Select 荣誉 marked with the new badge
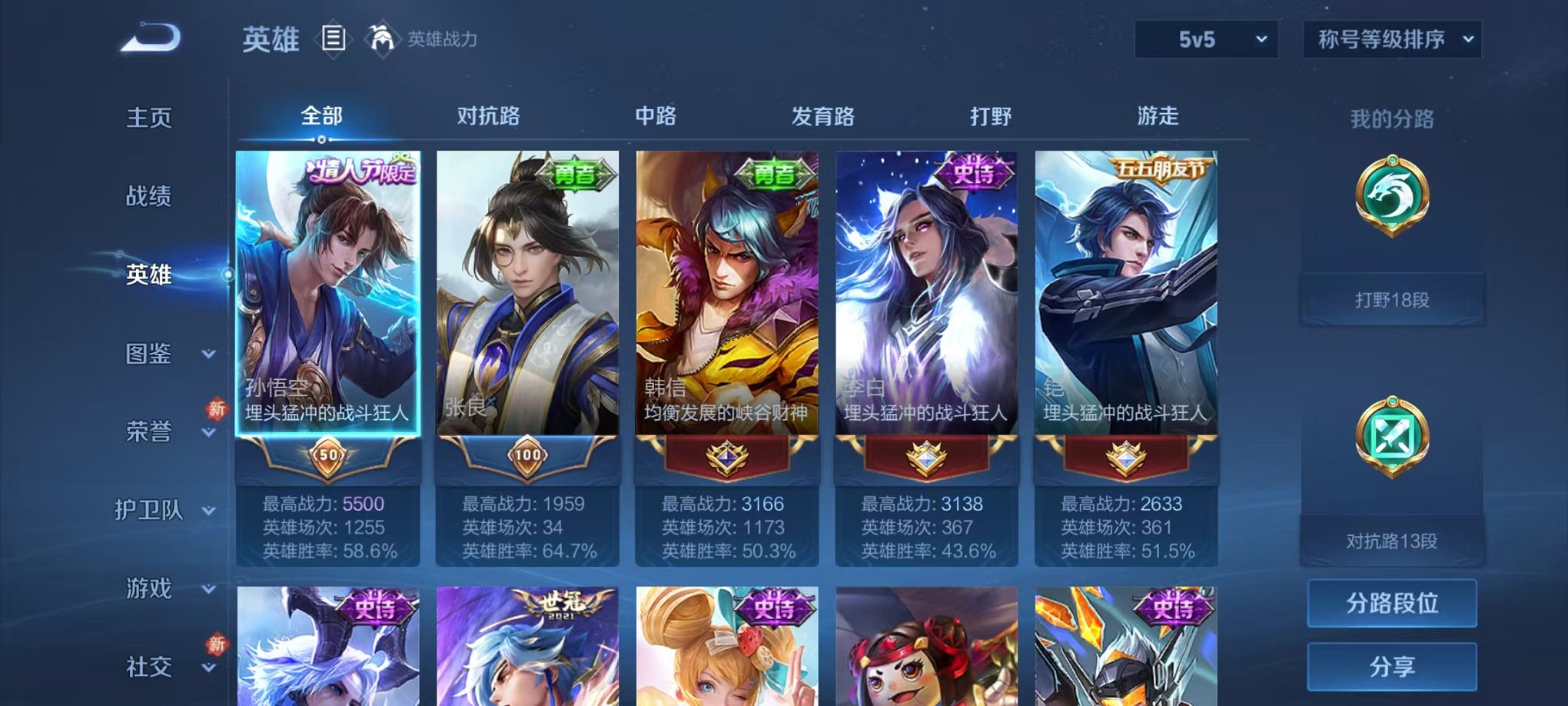This screenshot has height=706, width=1568. [151, 433]
